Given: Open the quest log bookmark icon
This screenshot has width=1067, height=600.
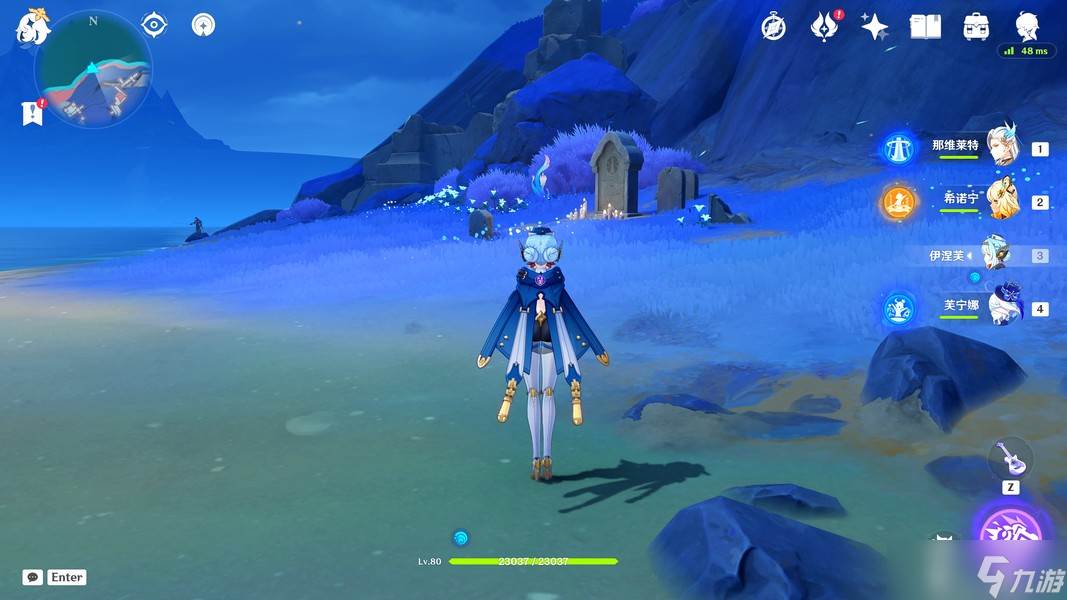Looking at the screenshot, I should [x=32, y=113].
